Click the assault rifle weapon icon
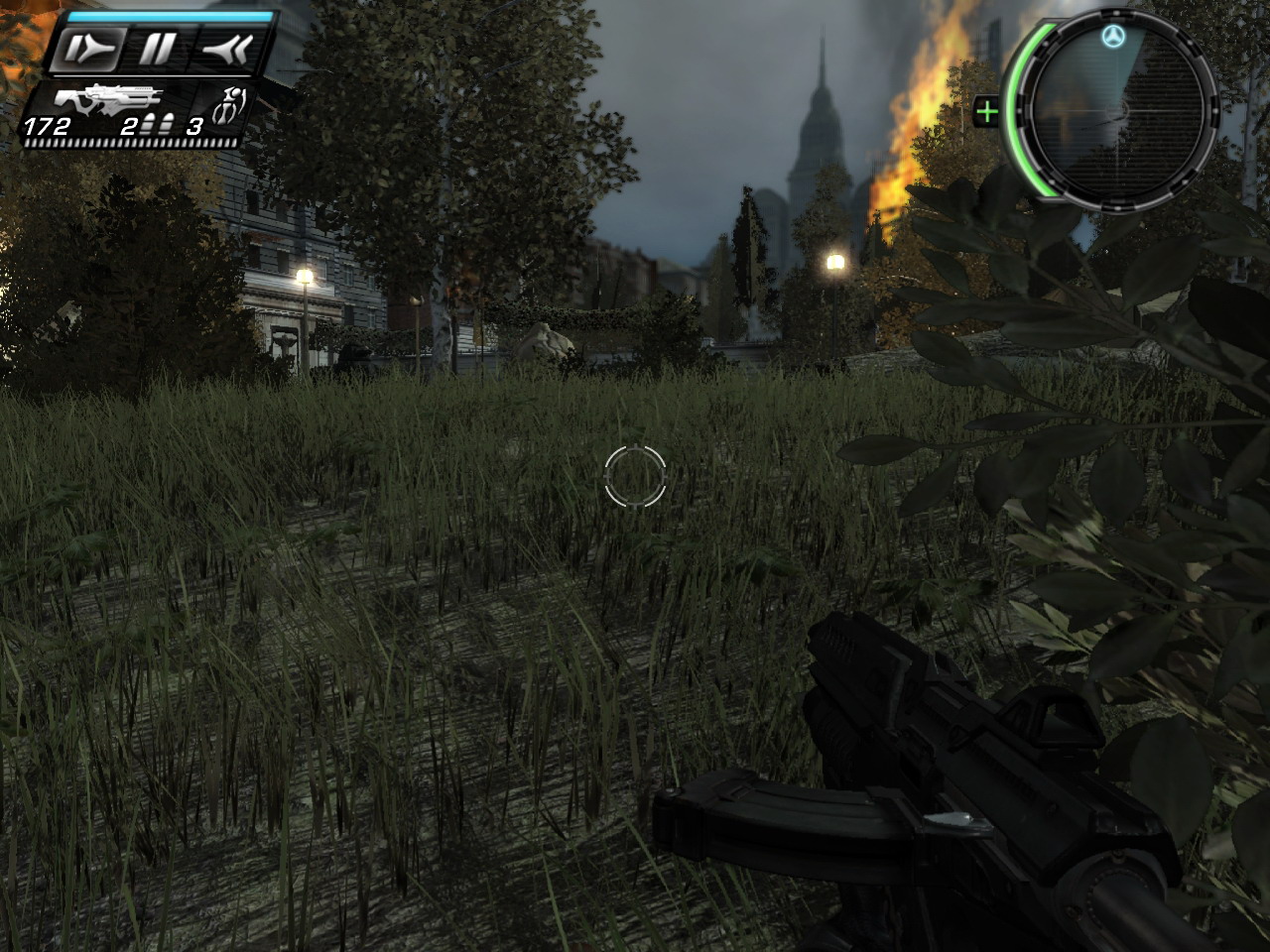 [x=107, y=100]
